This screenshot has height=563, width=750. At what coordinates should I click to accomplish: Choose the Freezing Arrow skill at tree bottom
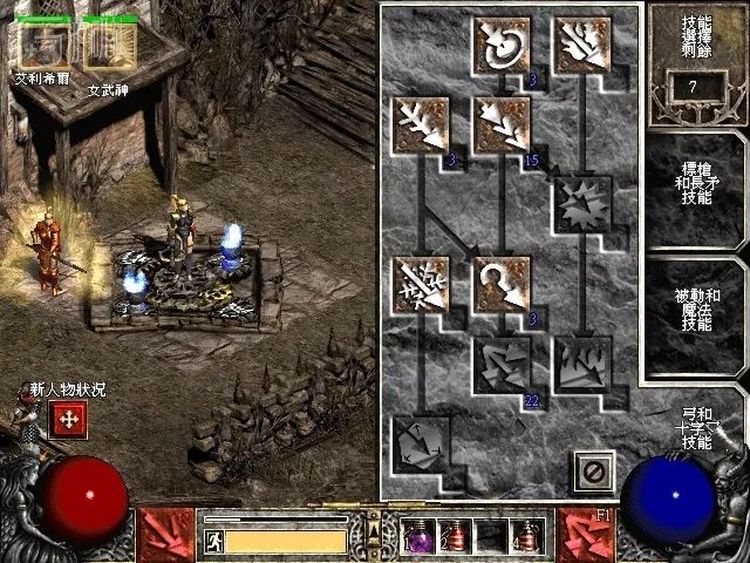pyautogui.click(x=421, y=443)
